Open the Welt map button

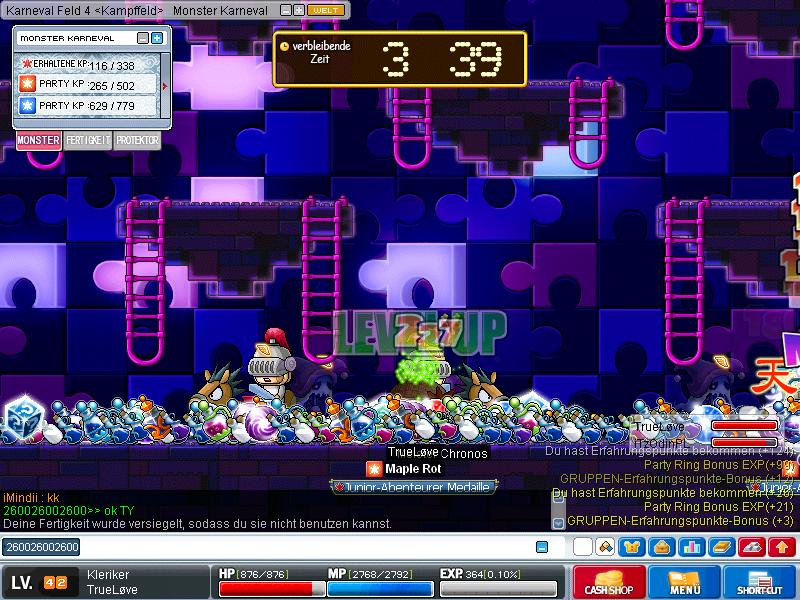[326, 10]
